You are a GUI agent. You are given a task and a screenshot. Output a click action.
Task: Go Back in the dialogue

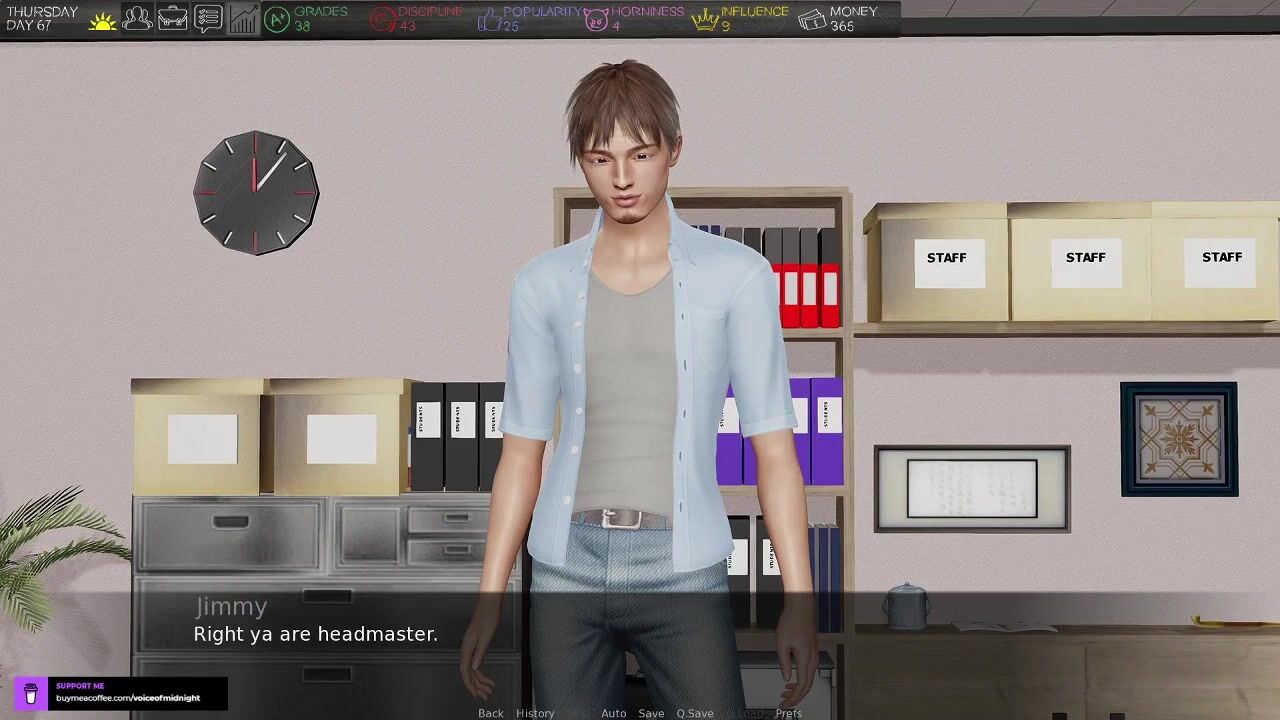(490, 713)
